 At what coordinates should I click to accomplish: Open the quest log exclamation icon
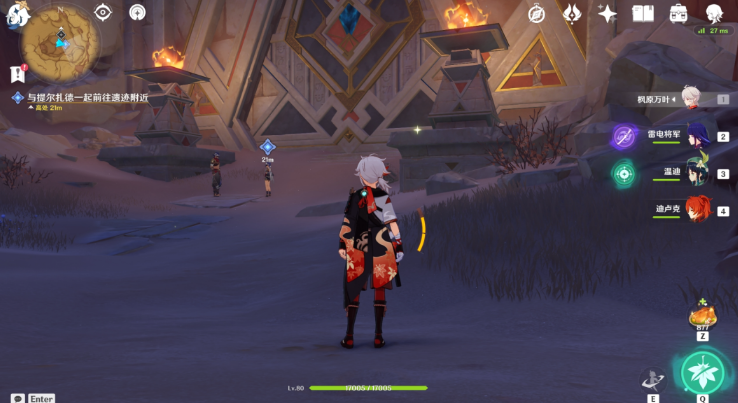(17, 73)
